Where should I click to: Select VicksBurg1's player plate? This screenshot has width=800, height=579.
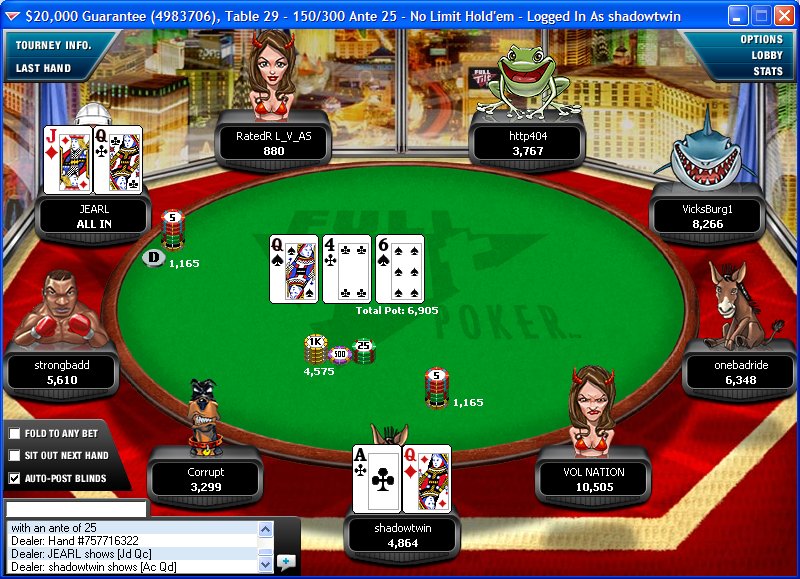[708, 217]
